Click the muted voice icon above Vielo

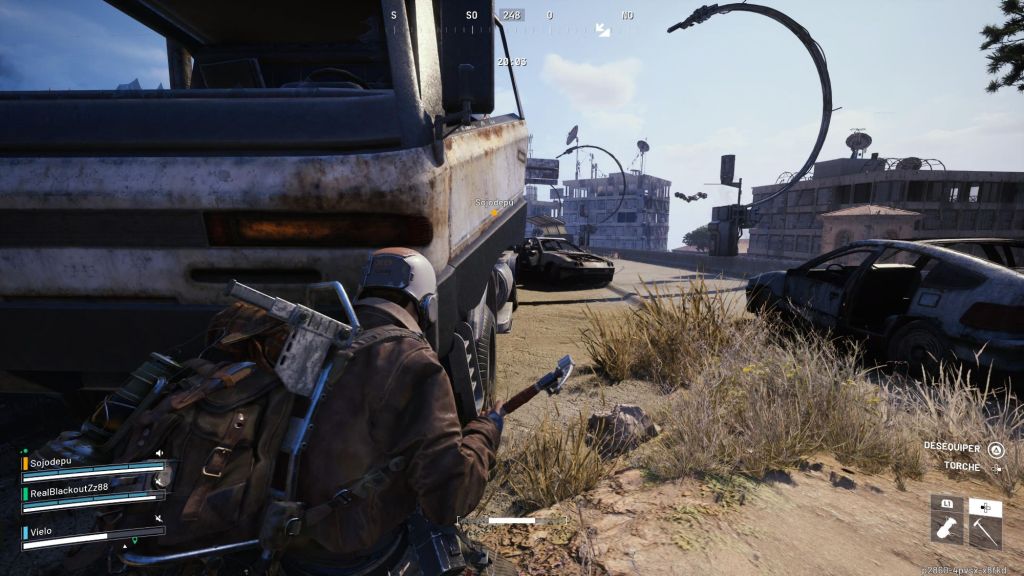pyautogui.click(x=159, y=518)
